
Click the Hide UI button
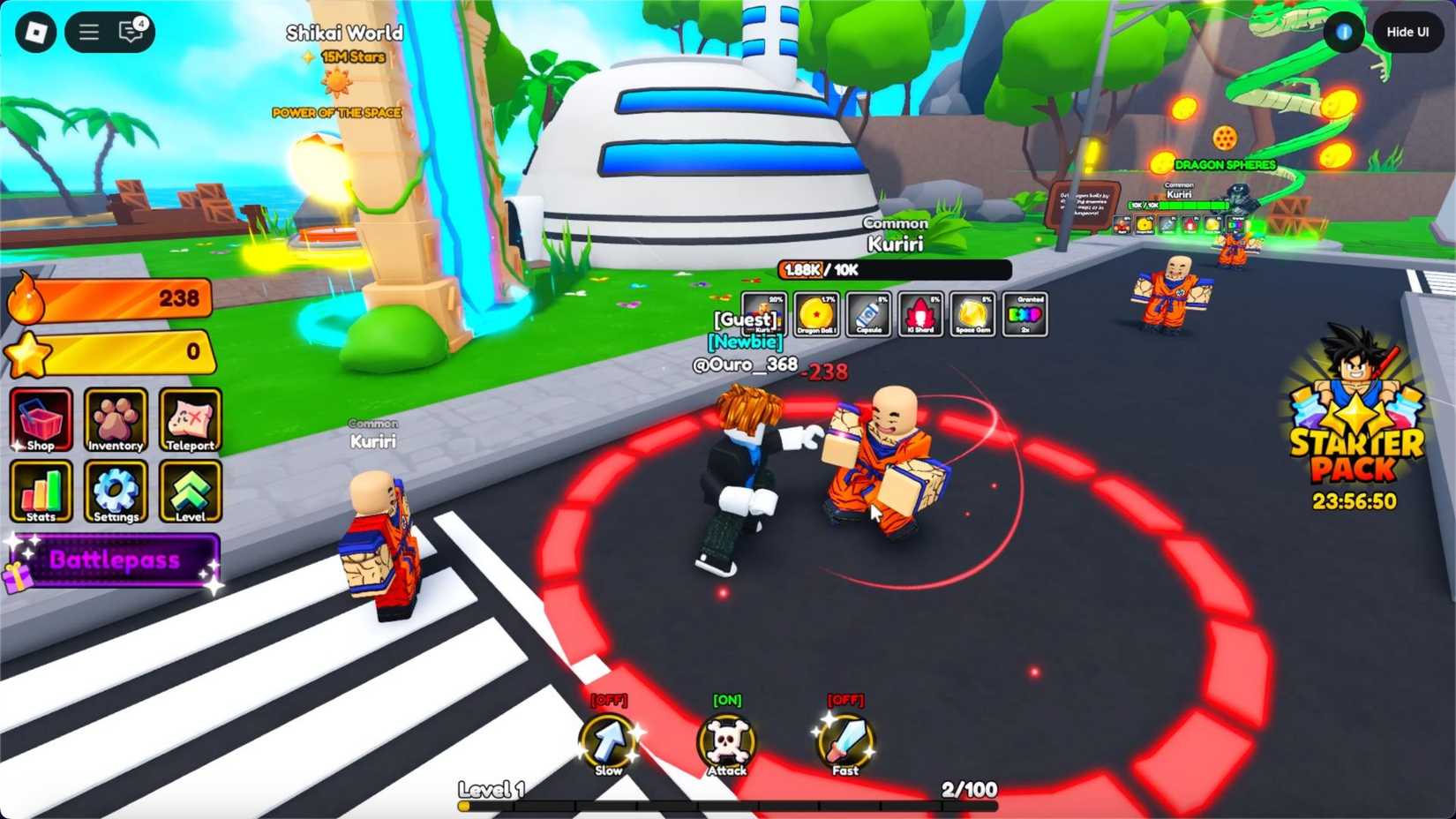coord(1407,31)
